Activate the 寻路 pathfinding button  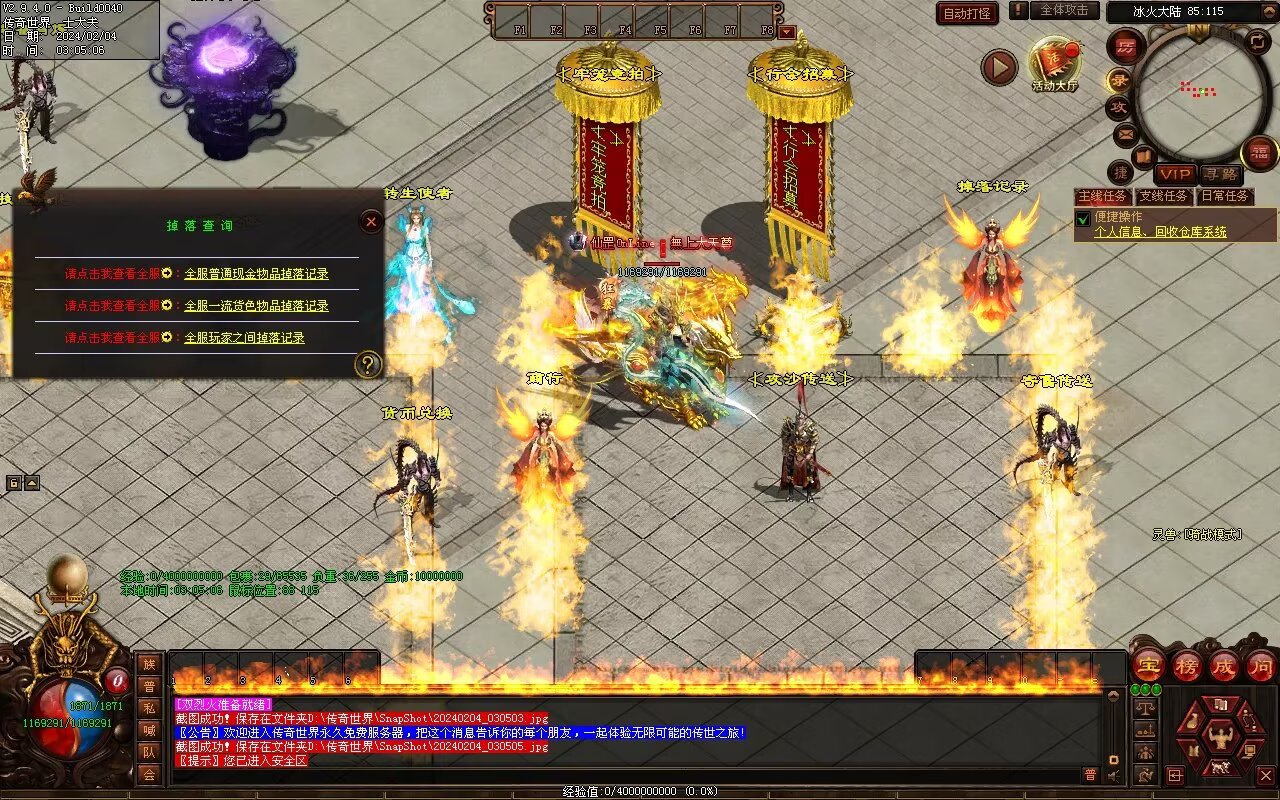pos(1219,175)
